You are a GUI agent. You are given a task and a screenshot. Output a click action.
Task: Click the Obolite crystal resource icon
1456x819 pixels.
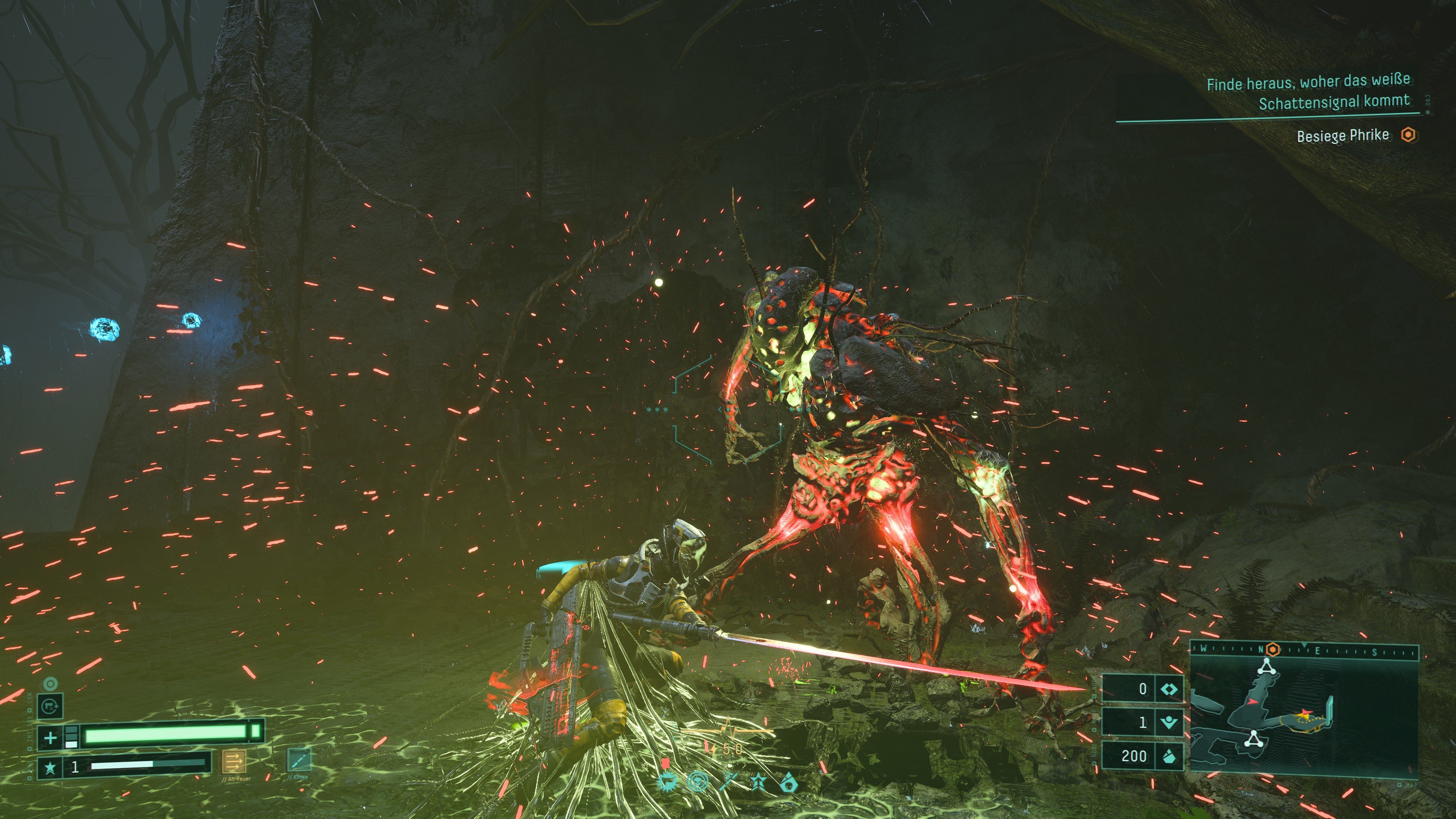1169,756
